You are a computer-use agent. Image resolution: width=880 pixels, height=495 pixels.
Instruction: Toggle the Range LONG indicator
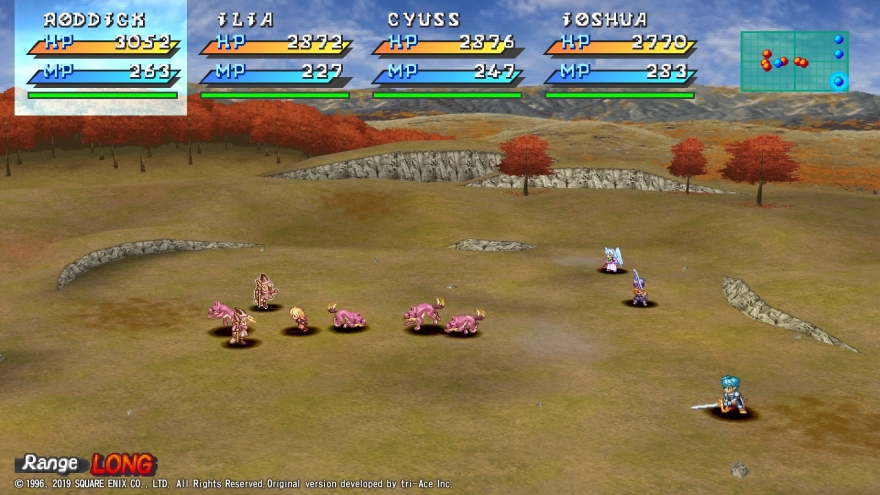pyautogui.click(x=88, y=464)
